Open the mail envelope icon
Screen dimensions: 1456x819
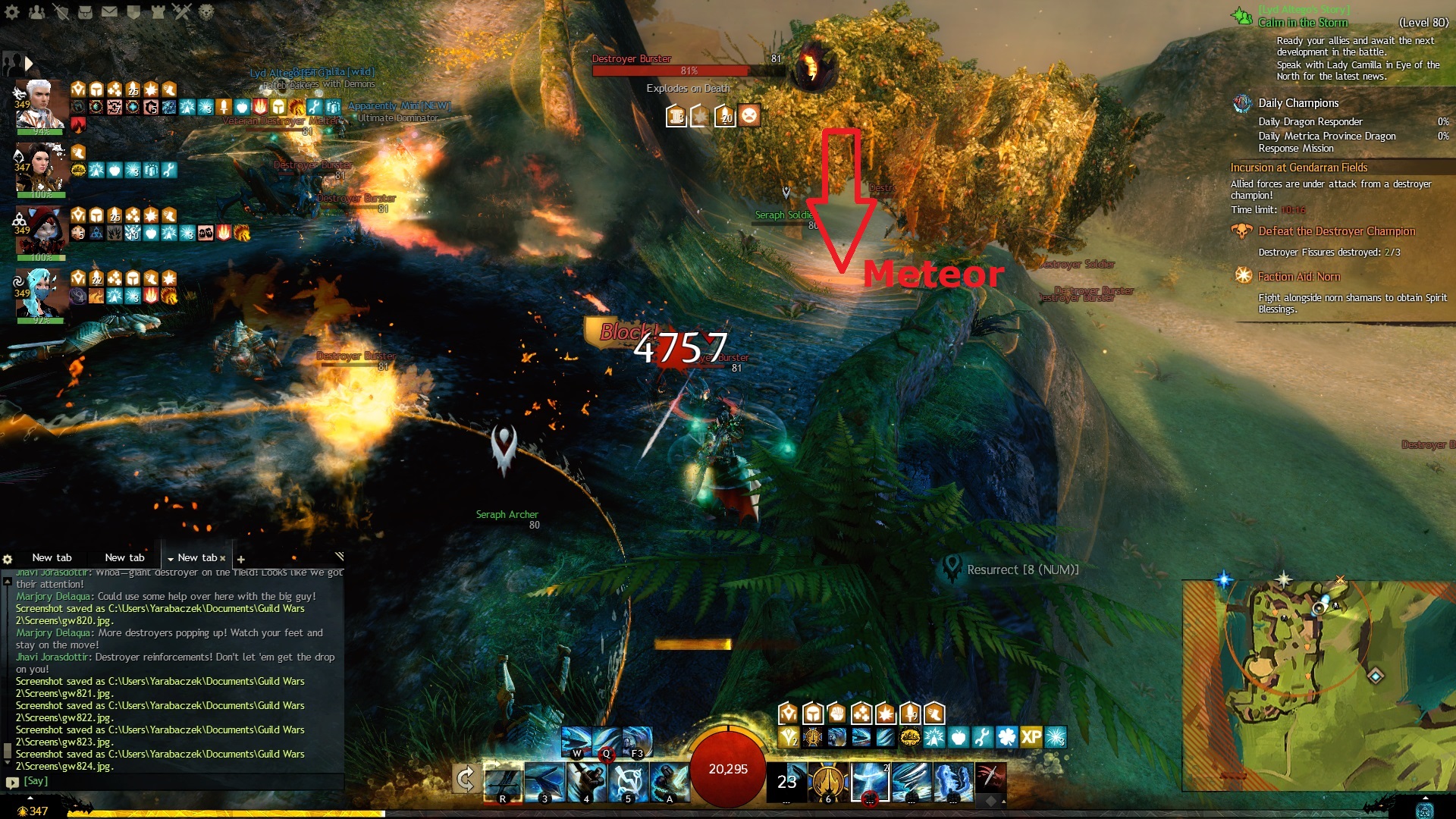click(x=109, y=11)
